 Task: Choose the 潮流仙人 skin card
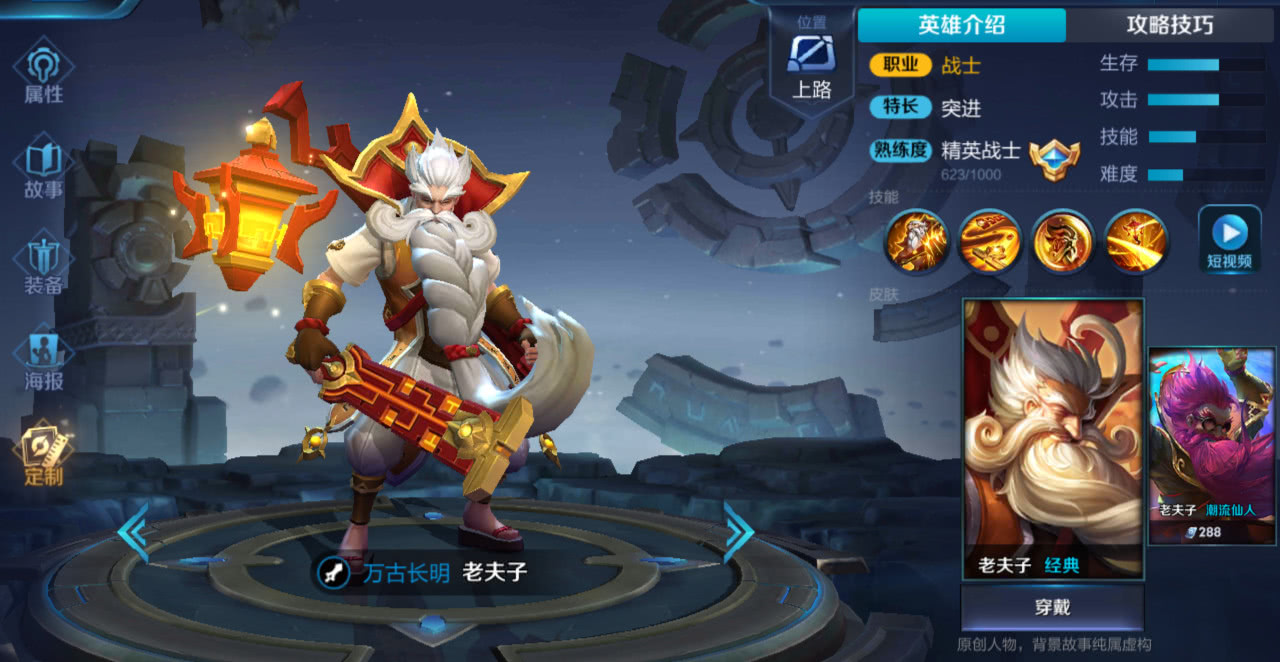pyautogui.click(x=1212, y=445)
